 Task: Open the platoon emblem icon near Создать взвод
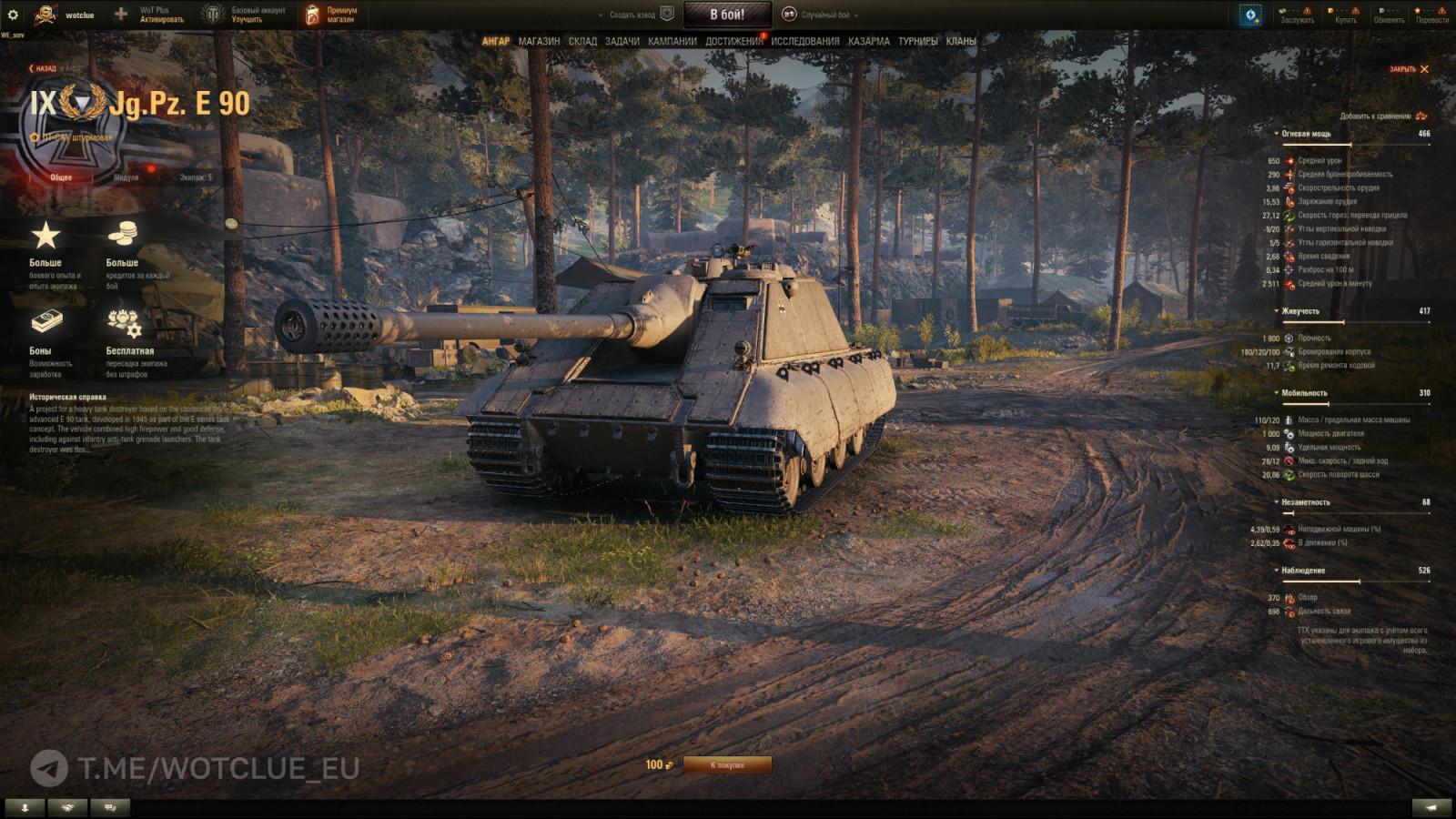coord(667,14)
